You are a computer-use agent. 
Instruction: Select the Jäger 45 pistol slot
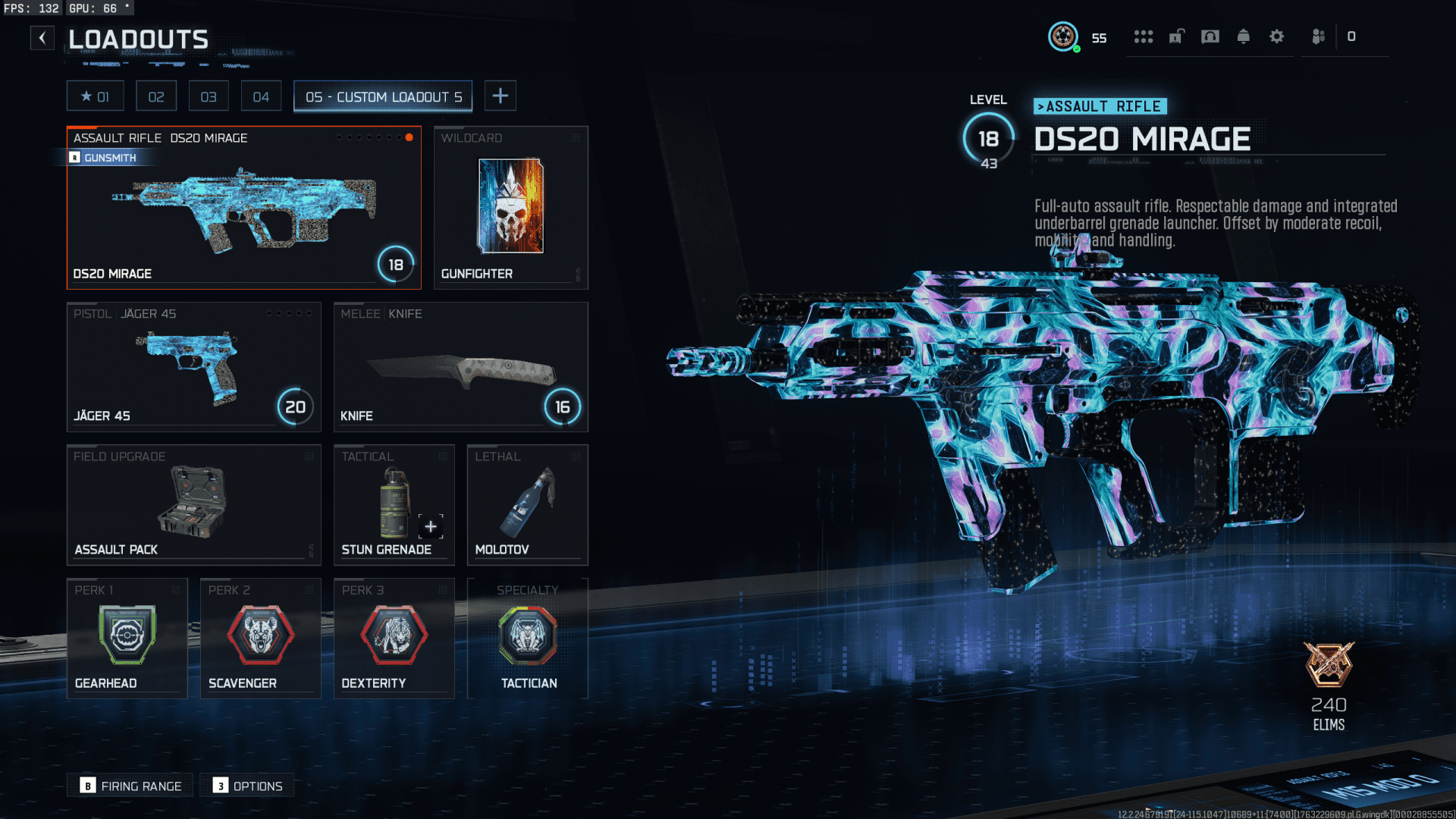pyautogui.click(x=193, y=367)
